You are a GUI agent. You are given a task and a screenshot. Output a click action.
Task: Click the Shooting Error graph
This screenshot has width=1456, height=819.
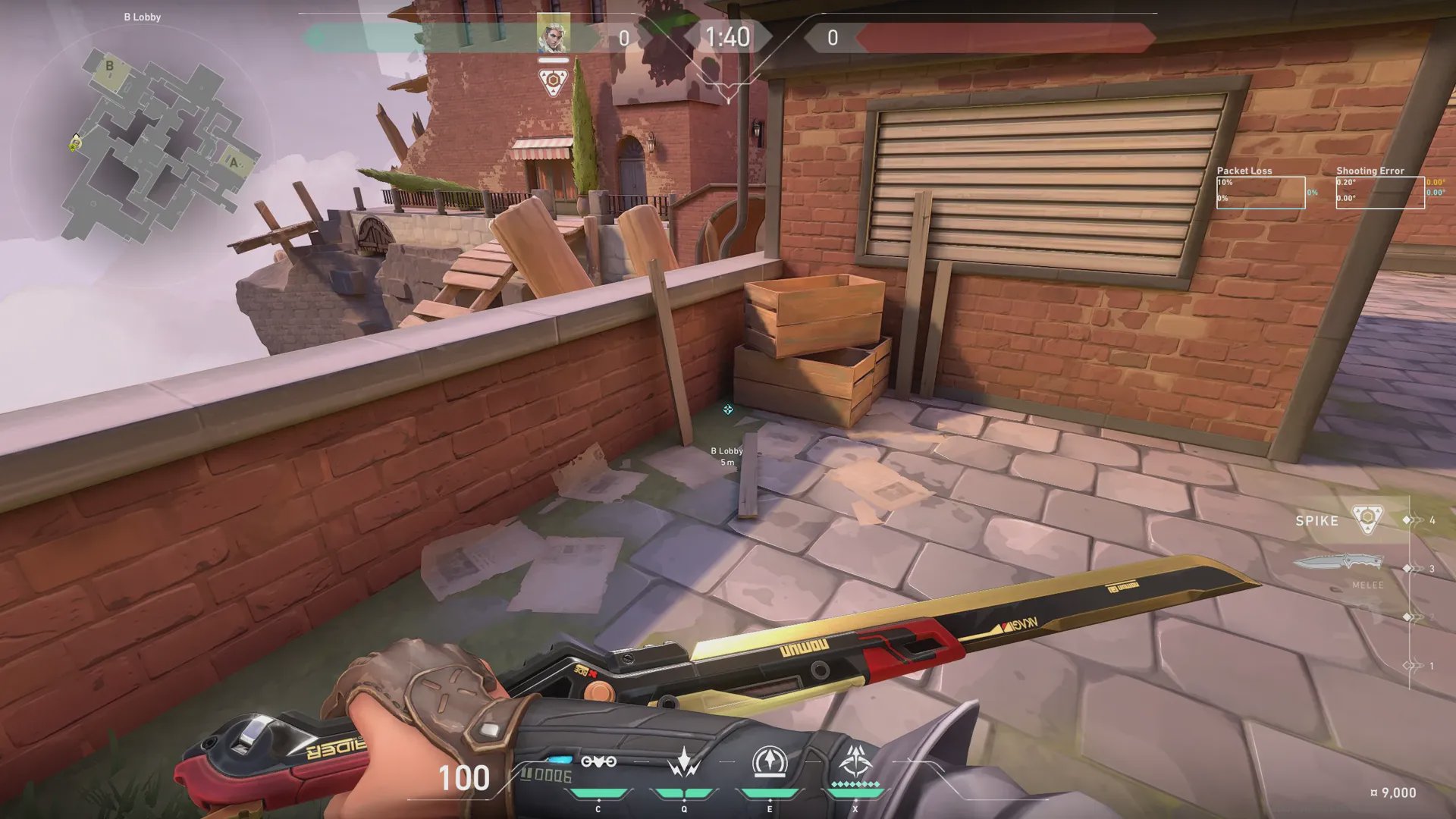point(1379,193)
